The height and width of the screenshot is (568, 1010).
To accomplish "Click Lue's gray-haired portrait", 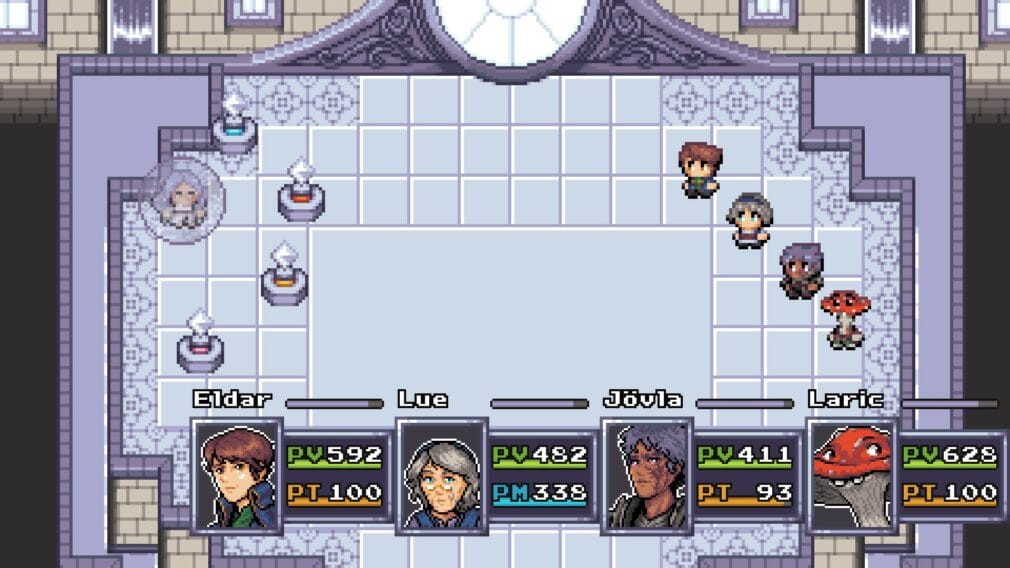I will (442, 474).
